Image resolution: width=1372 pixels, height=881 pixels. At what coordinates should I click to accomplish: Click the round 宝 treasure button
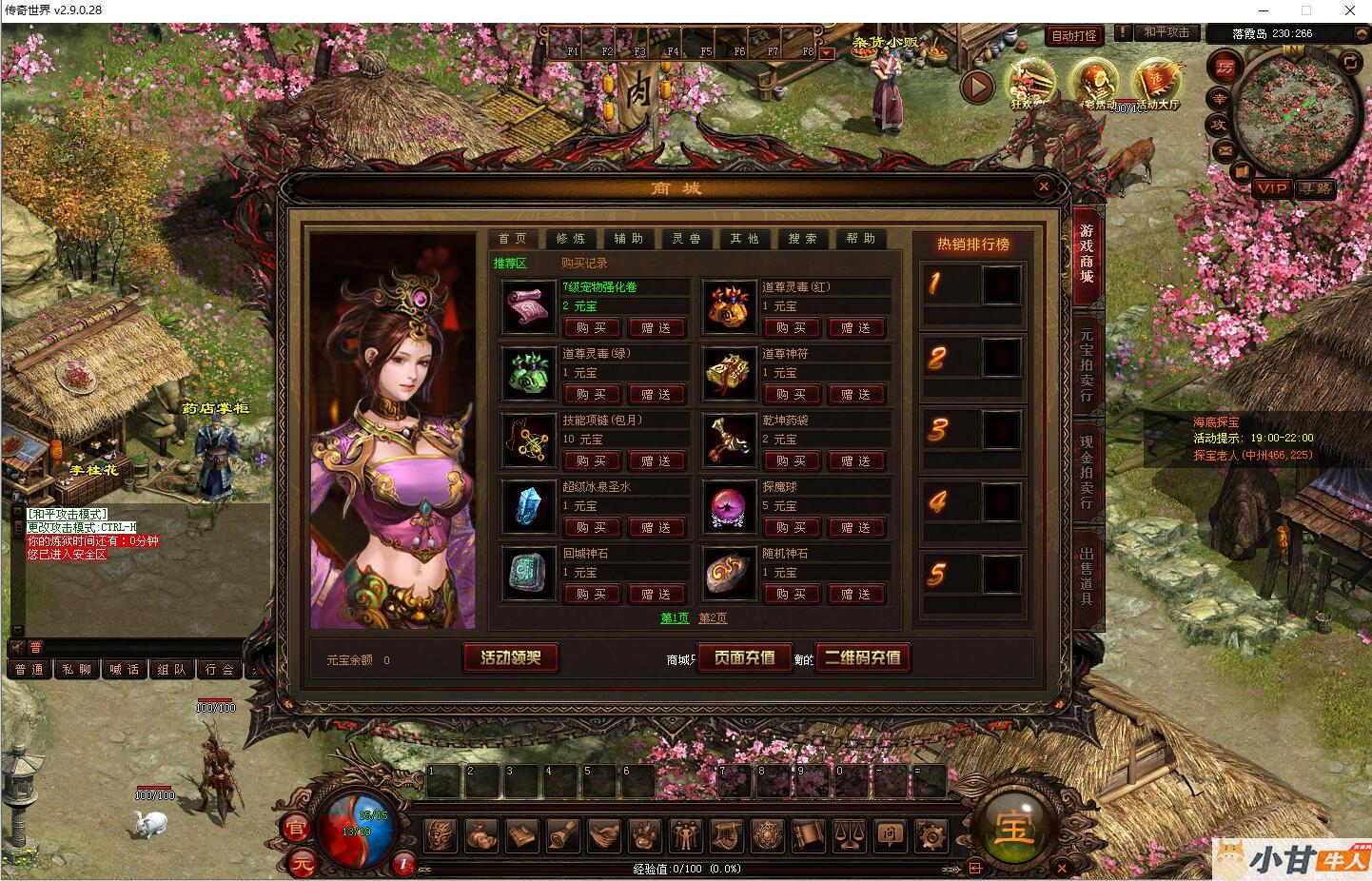click(1014, 830)
